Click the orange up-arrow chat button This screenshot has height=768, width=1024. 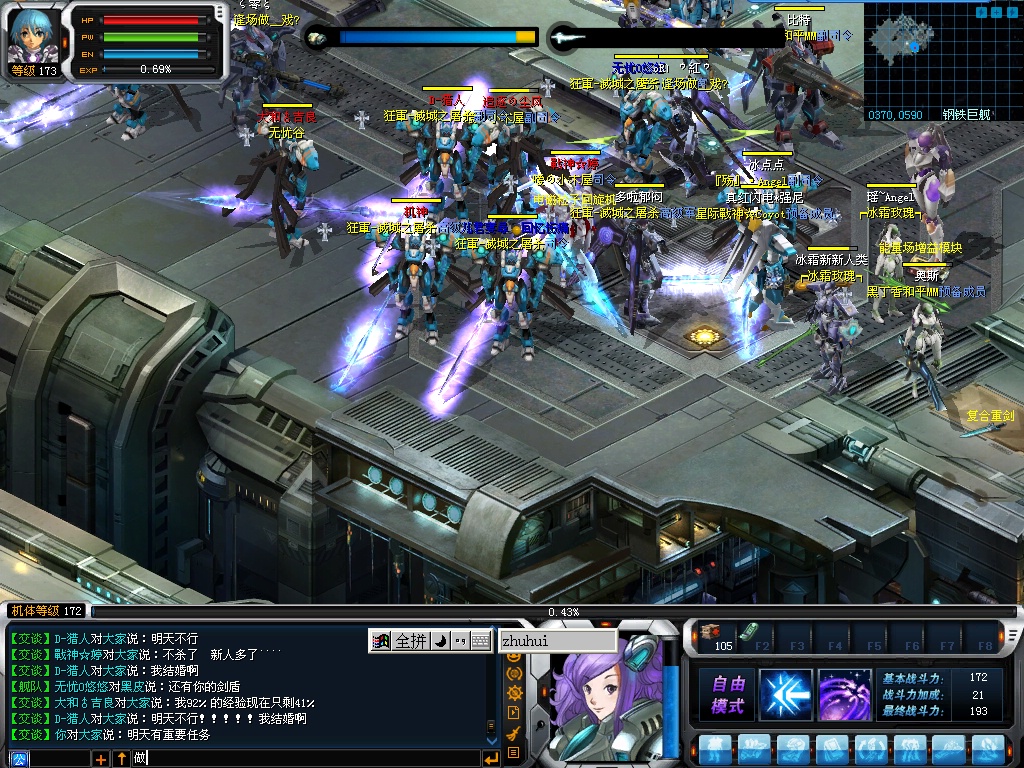pyautogui.click(x=121, y=759)
